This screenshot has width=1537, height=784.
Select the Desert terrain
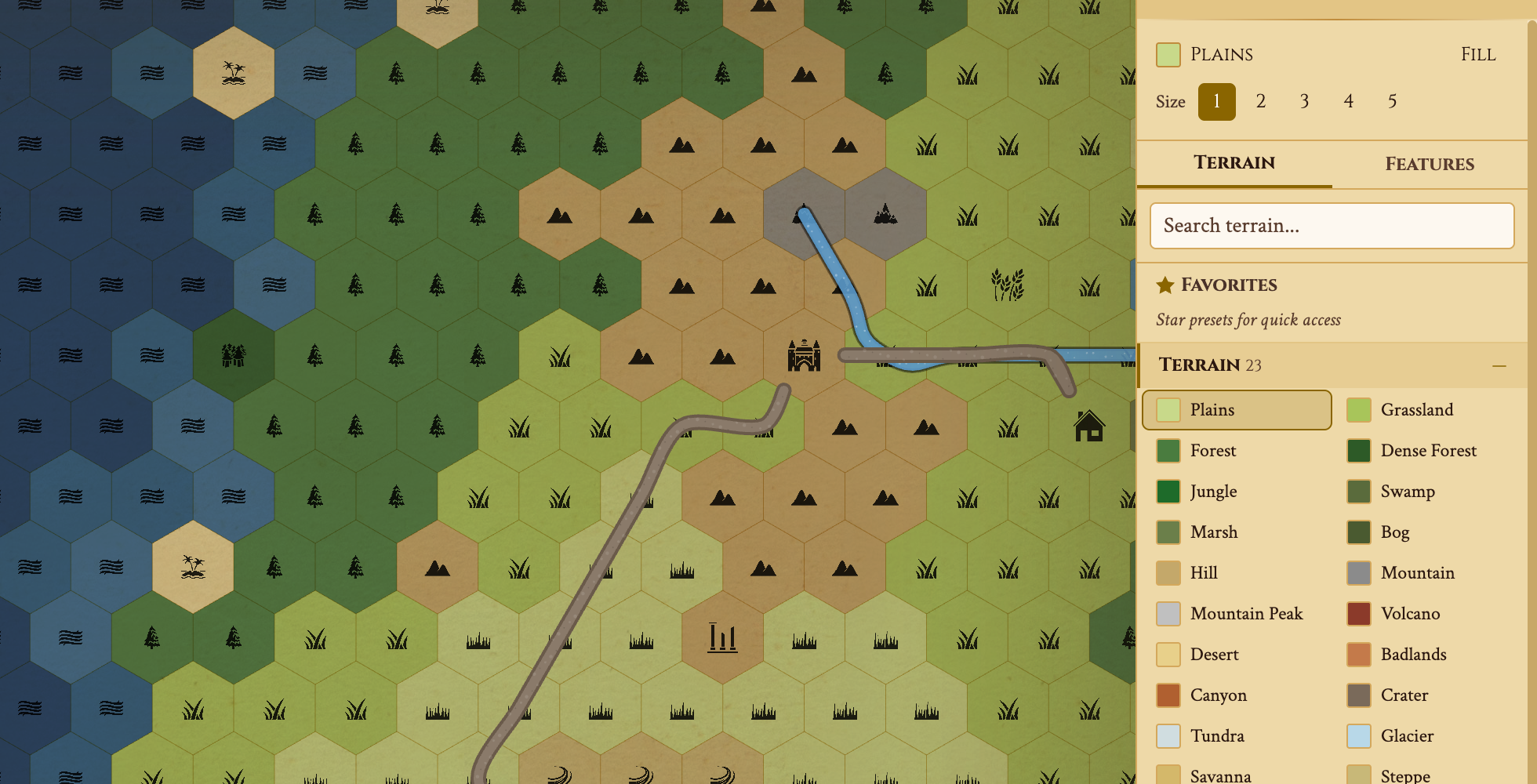pyautogui.click(x=1215, y=654)
